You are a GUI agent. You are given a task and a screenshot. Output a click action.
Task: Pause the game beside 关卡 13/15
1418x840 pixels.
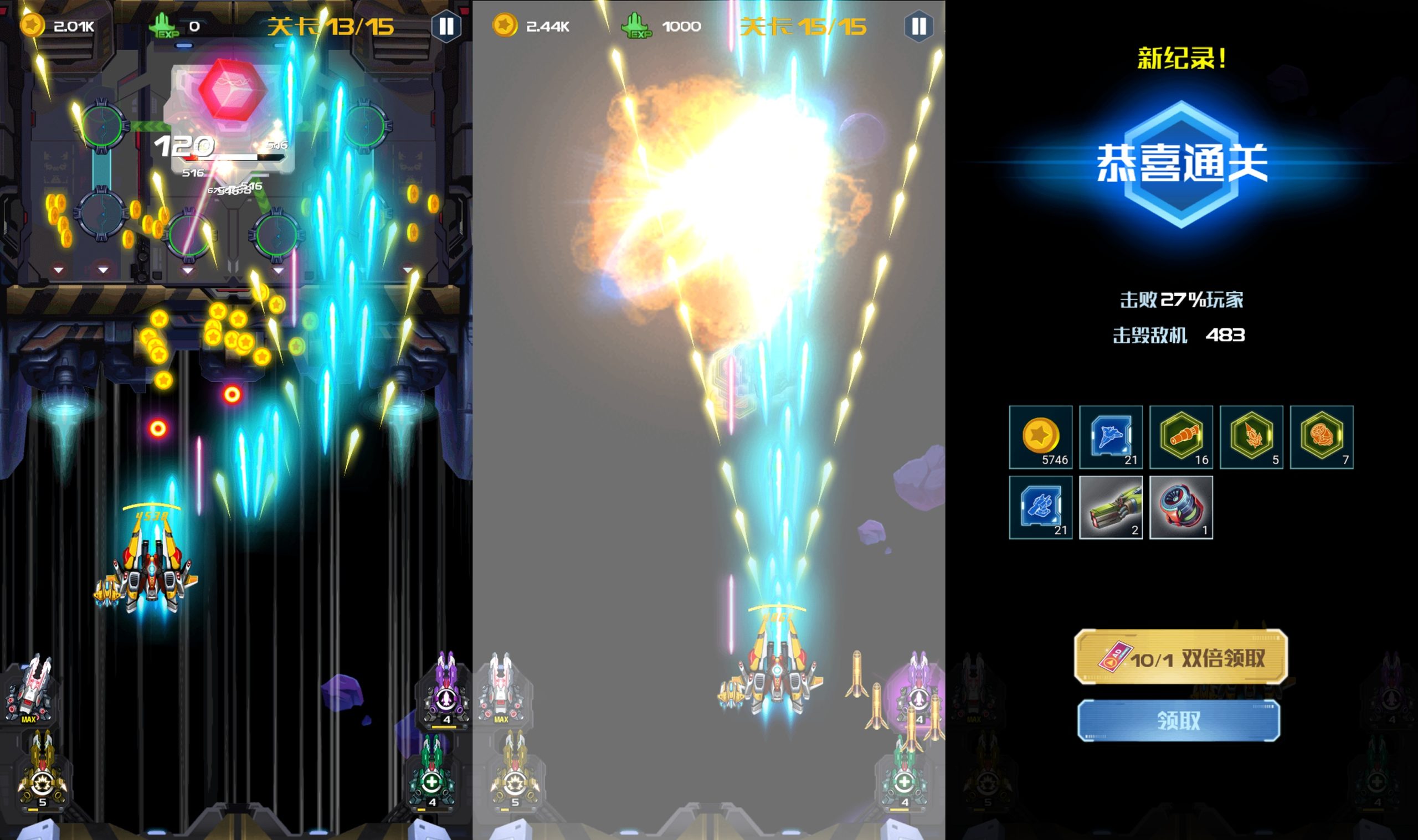(446, 26)
